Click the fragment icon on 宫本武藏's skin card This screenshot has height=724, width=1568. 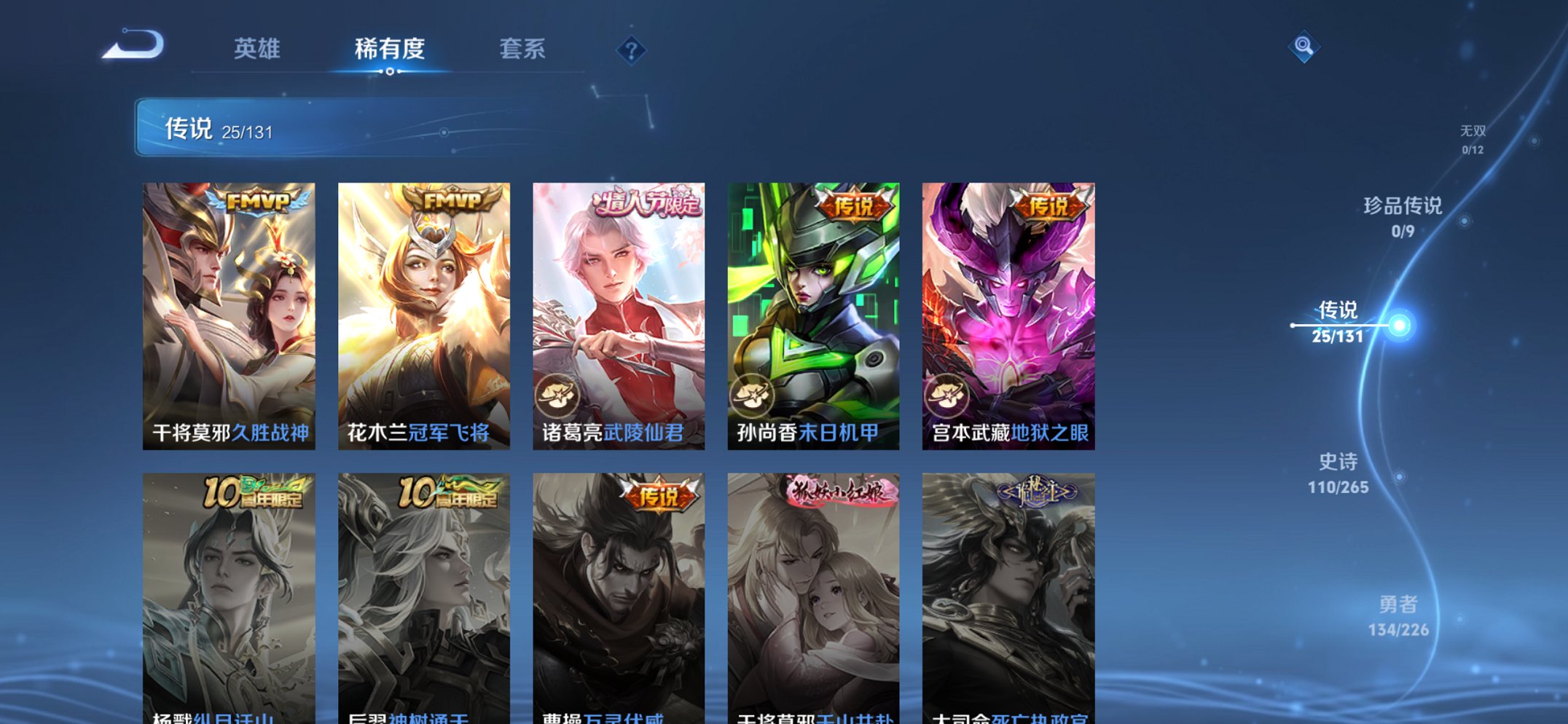coord(948,394)
